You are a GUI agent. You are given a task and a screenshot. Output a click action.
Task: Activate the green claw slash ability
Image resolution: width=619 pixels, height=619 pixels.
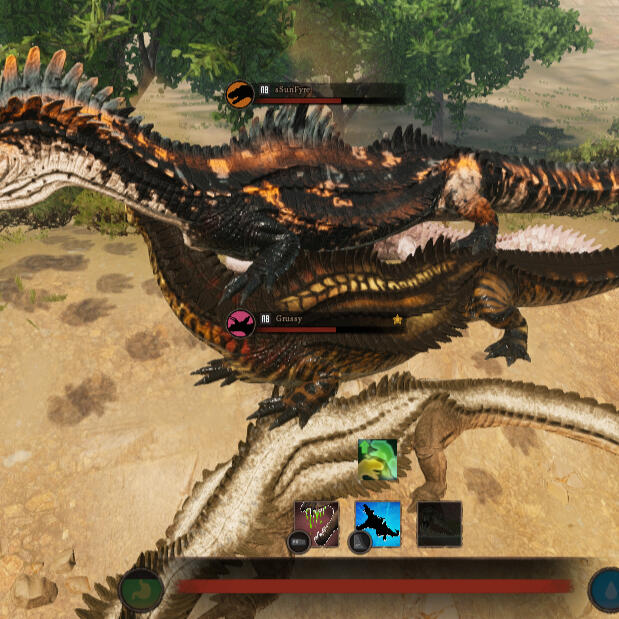(x=317, y=523)
